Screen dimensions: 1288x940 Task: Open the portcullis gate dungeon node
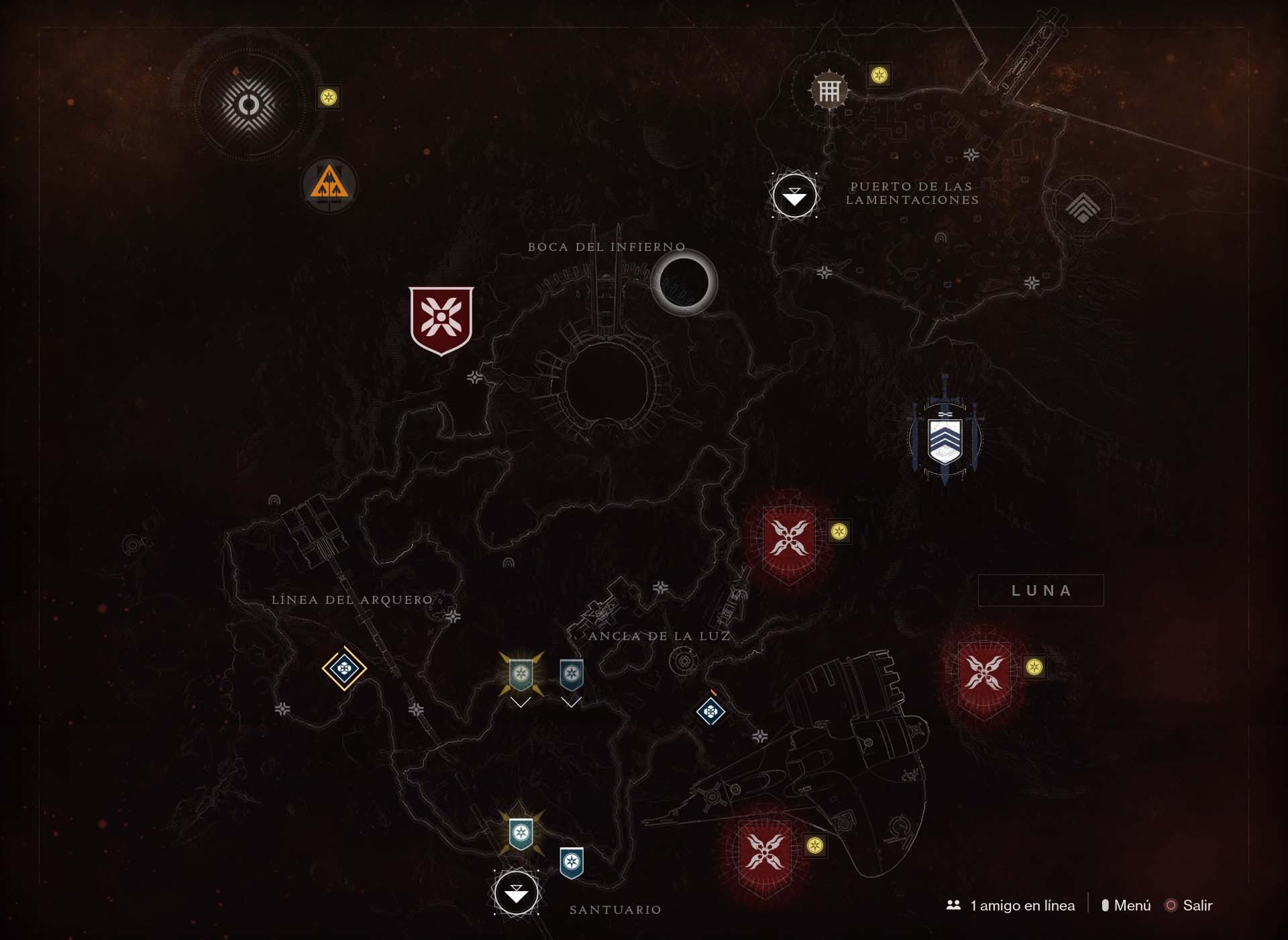coord(829,90)
